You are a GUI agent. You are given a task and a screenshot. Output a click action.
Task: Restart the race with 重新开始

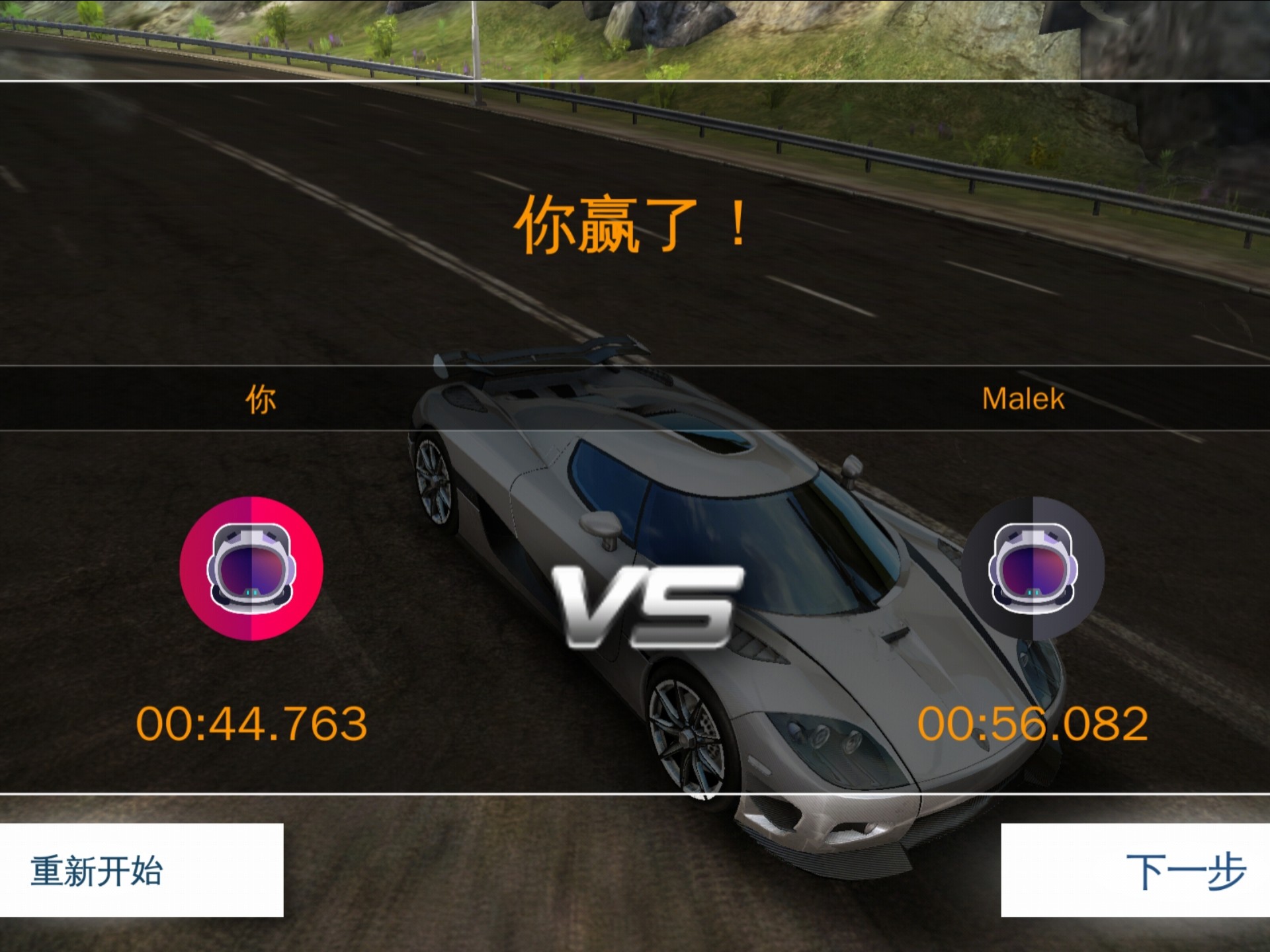click(x=142, y=870)
